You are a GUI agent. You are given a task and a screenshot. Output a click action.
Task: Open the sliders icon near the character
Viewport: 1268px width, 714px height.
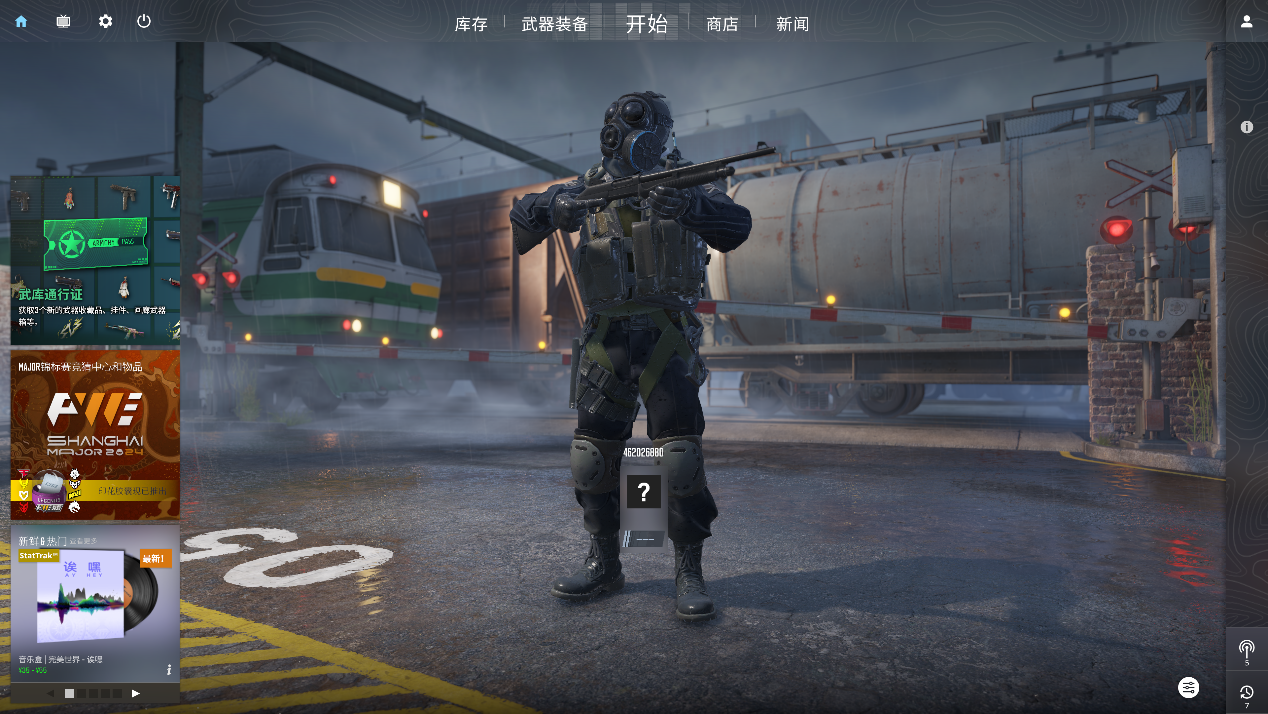pyautogui.click(x=1188, y=687)
